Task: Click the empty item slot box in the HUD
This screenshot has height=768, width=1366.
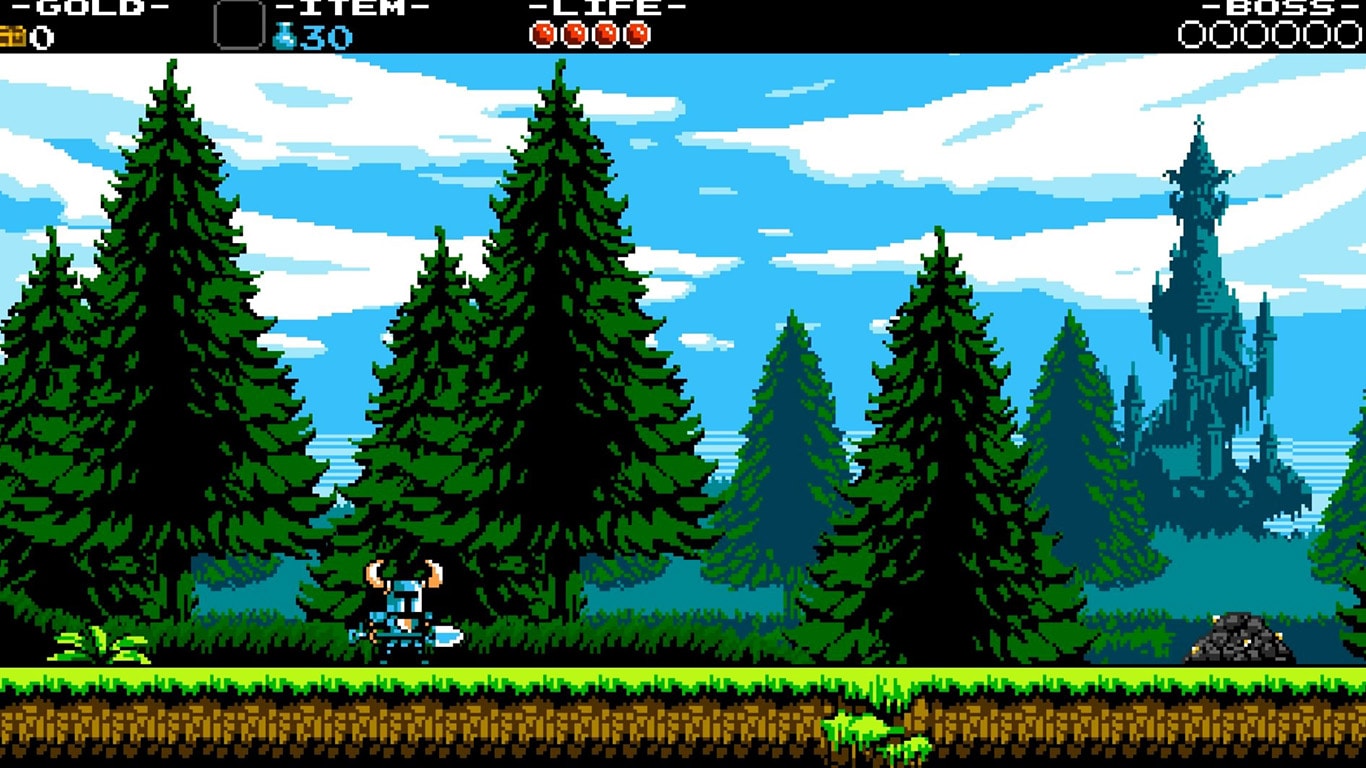Action: click(237, 25)
